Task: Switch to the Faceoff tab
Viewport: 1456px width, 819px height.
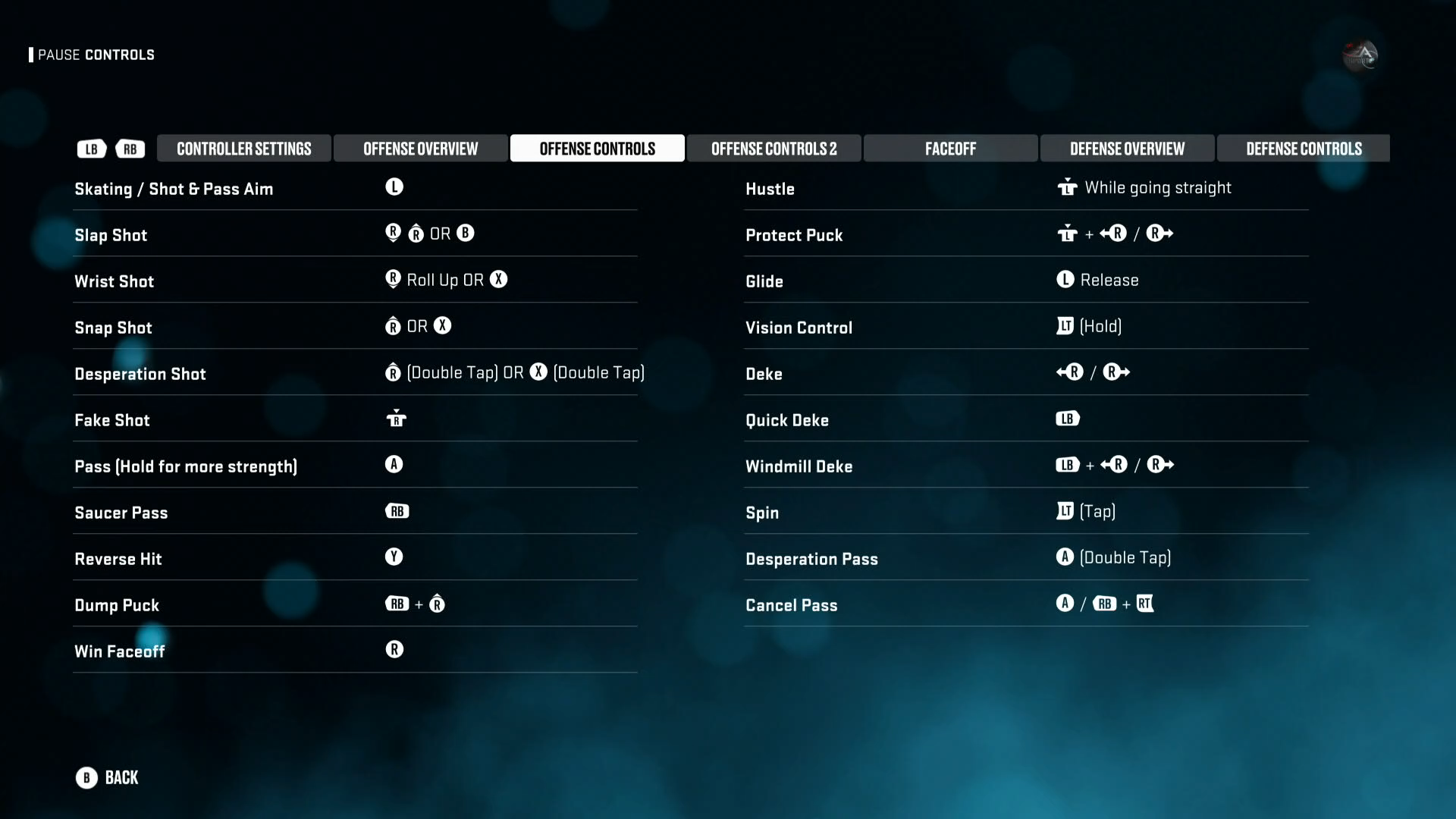Action: coord(949,149)
